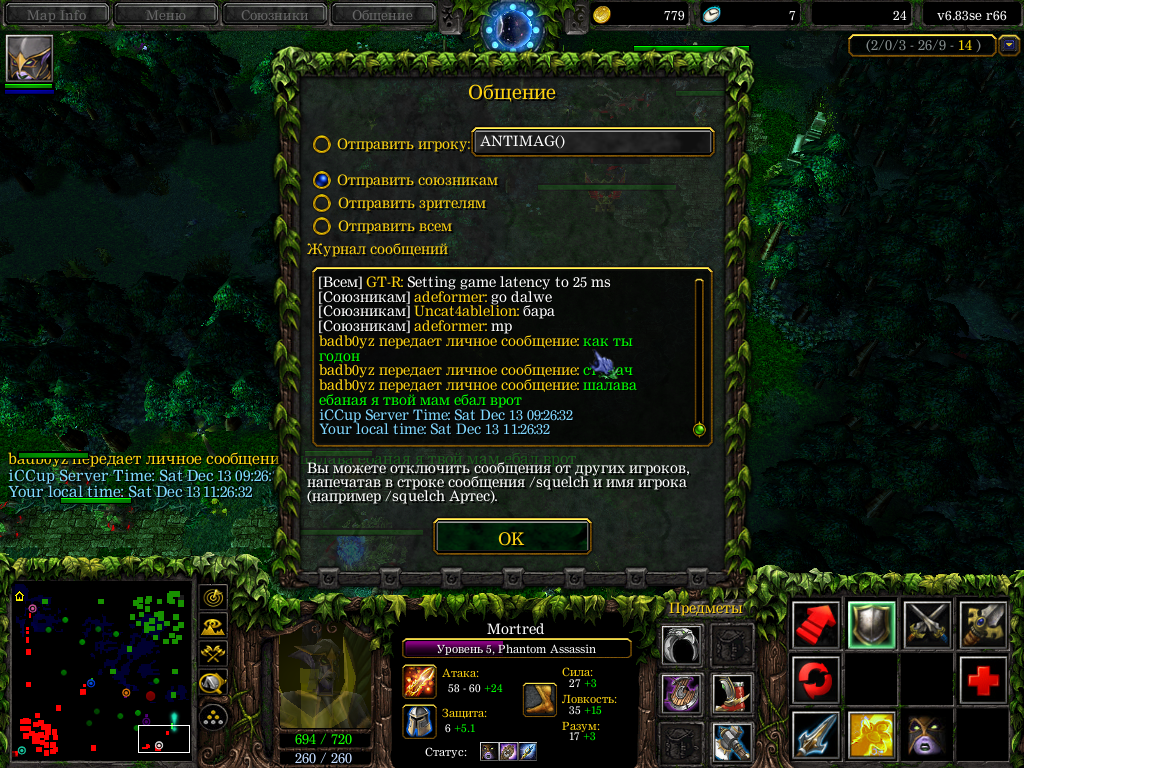Viewport: 1152px width, 768px height.
Task: Open the Map Info button
Action: [56, 15]
